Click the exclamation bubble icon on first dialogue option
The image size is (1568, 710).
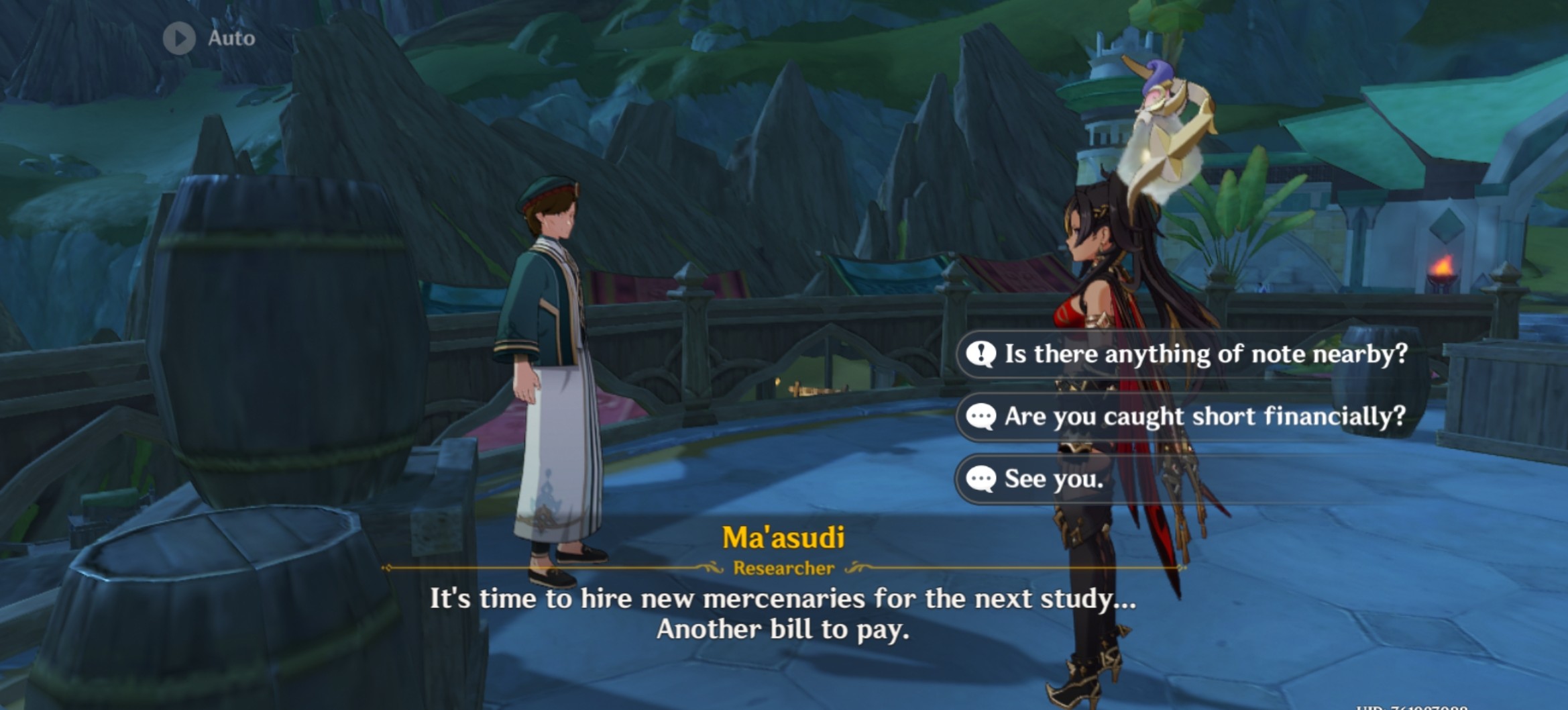(x=980, y=355)
